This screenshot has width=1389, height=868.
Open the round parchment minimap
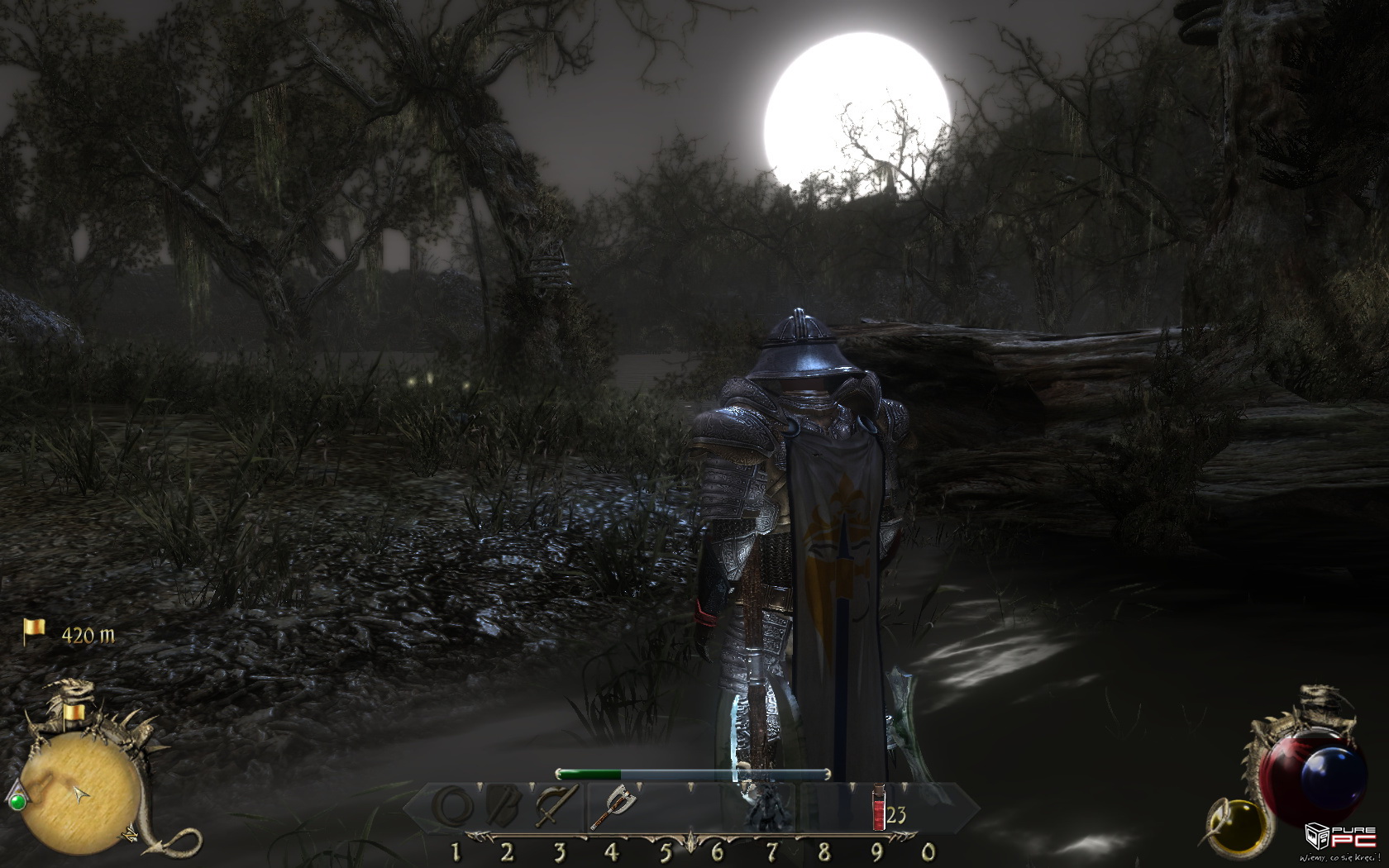point(81,795)
